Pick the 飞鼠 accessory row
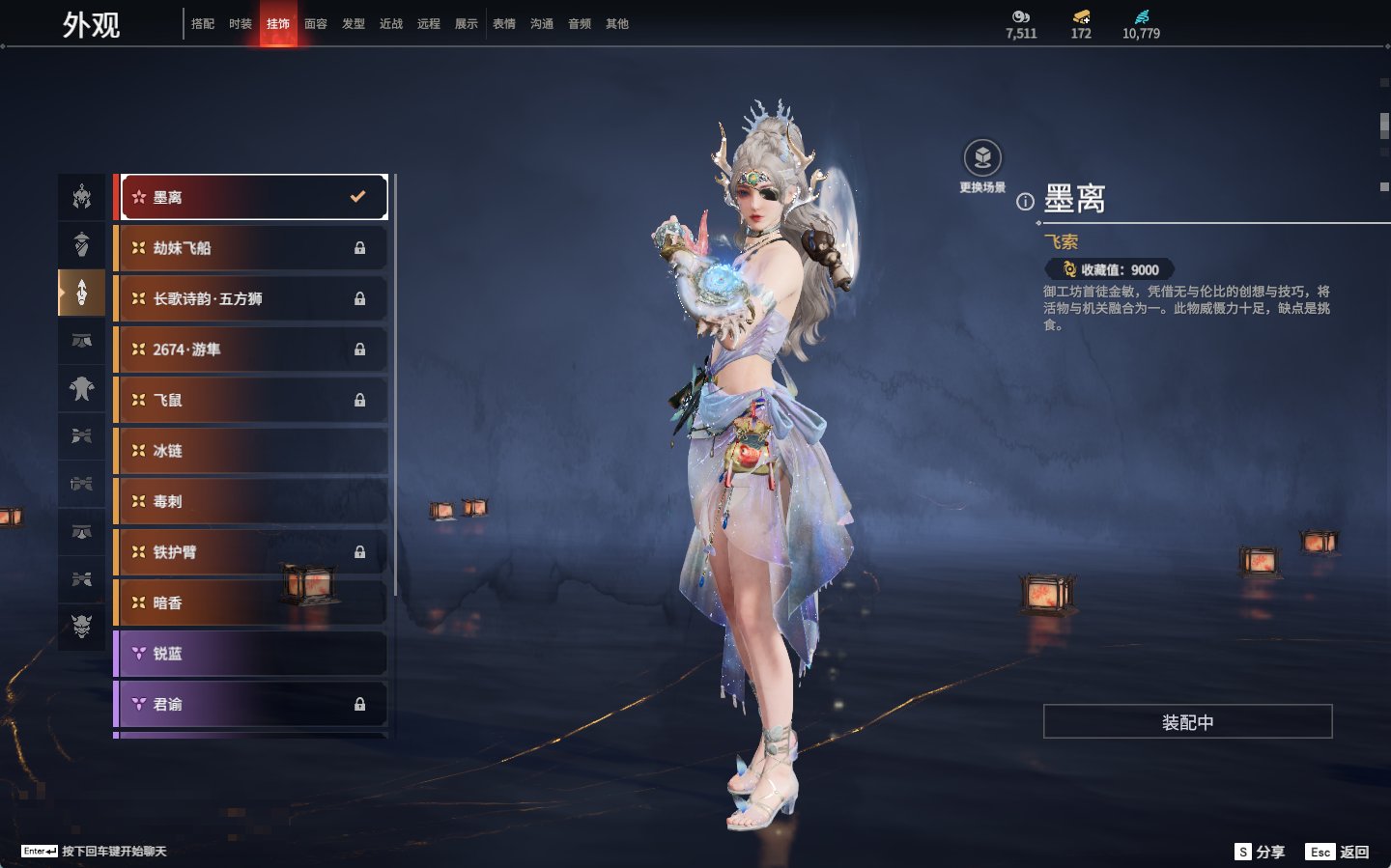The width and height of the screenshot is (1391, 868). click(251, 400)
